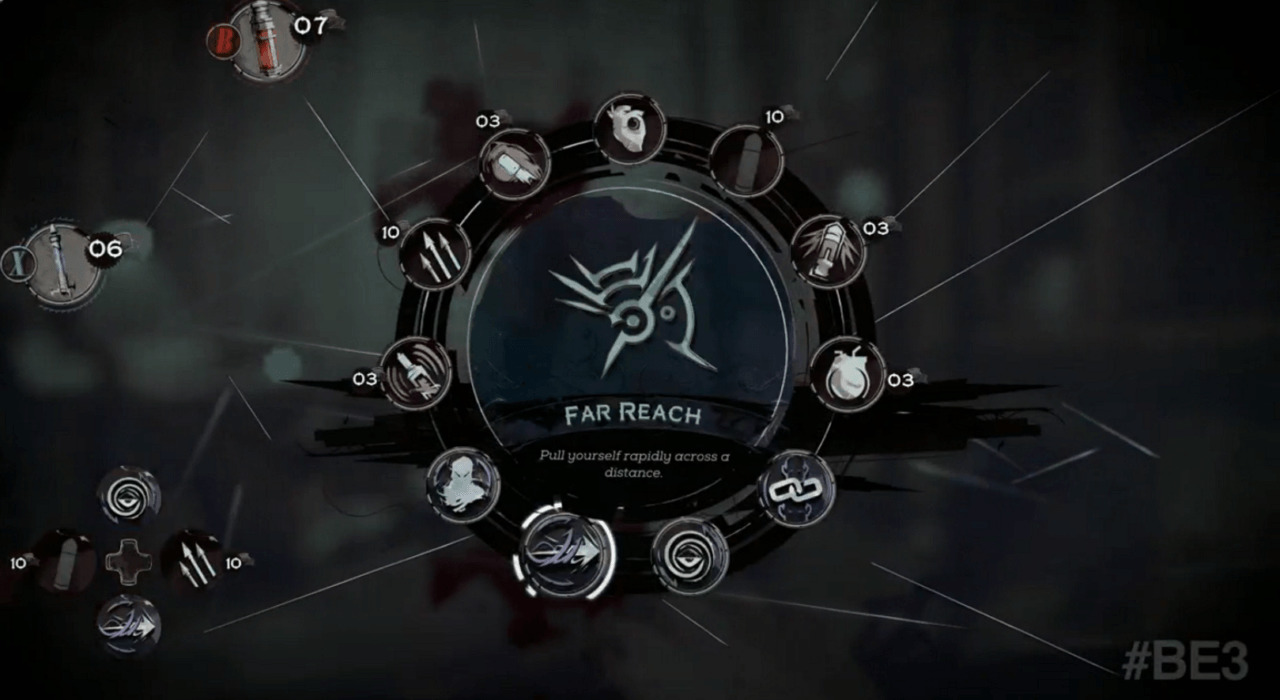Choose the Dark Vision eye on the wheel
Screen dimensions: 1280x700
pyautogui.click(x=690, y=555)
